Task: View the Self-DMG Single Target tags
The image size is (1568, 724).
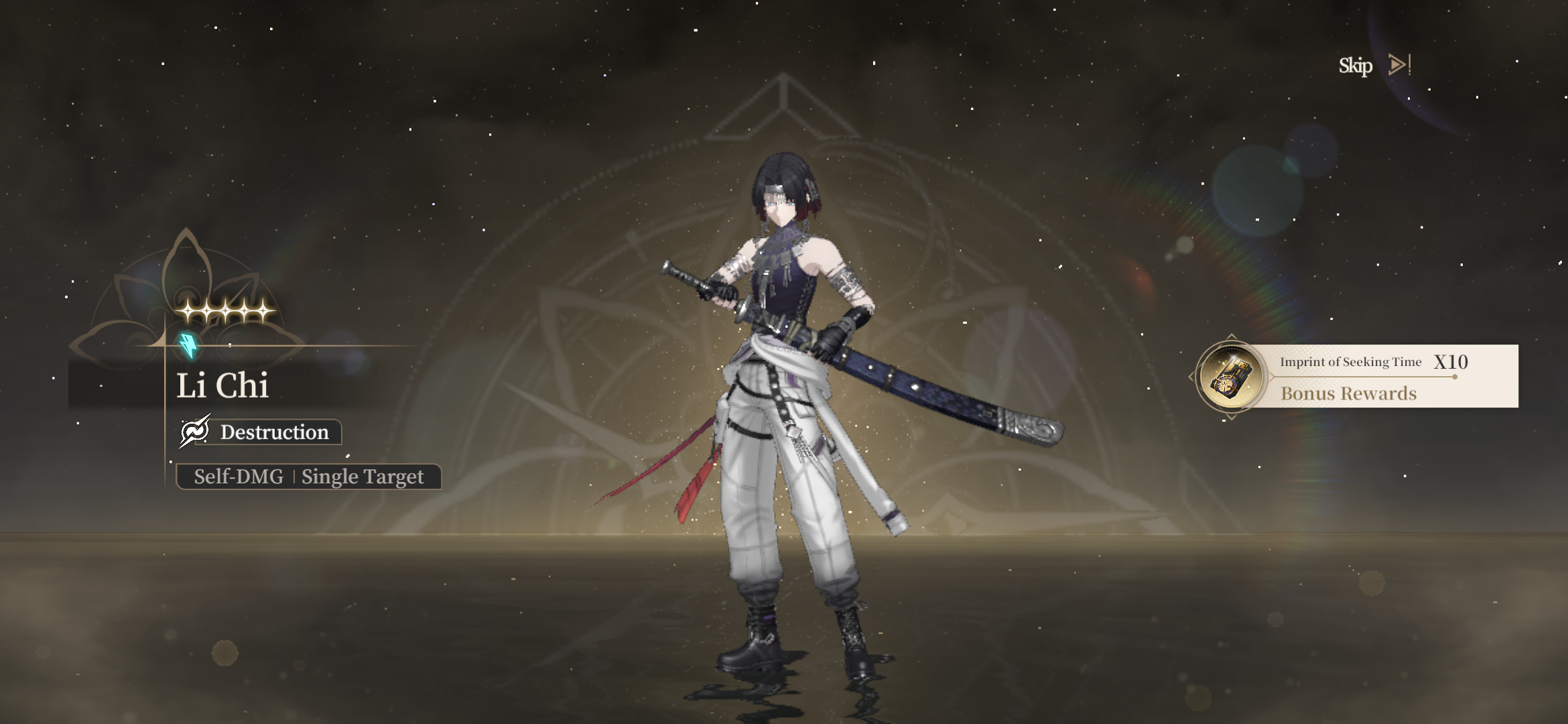Action: (308, 477)
